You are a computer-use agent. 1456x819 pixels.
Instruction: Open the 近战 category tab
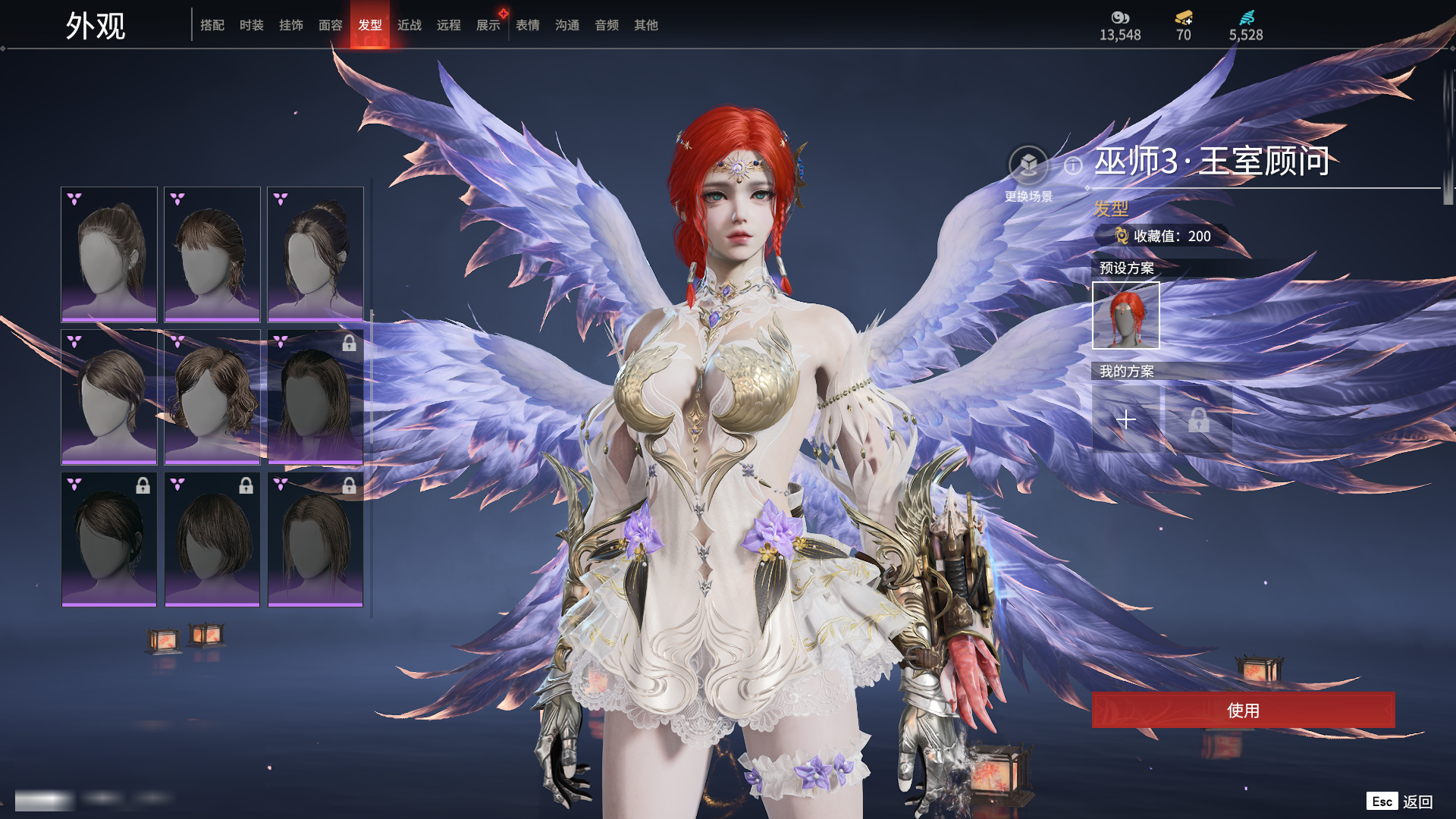409,25
